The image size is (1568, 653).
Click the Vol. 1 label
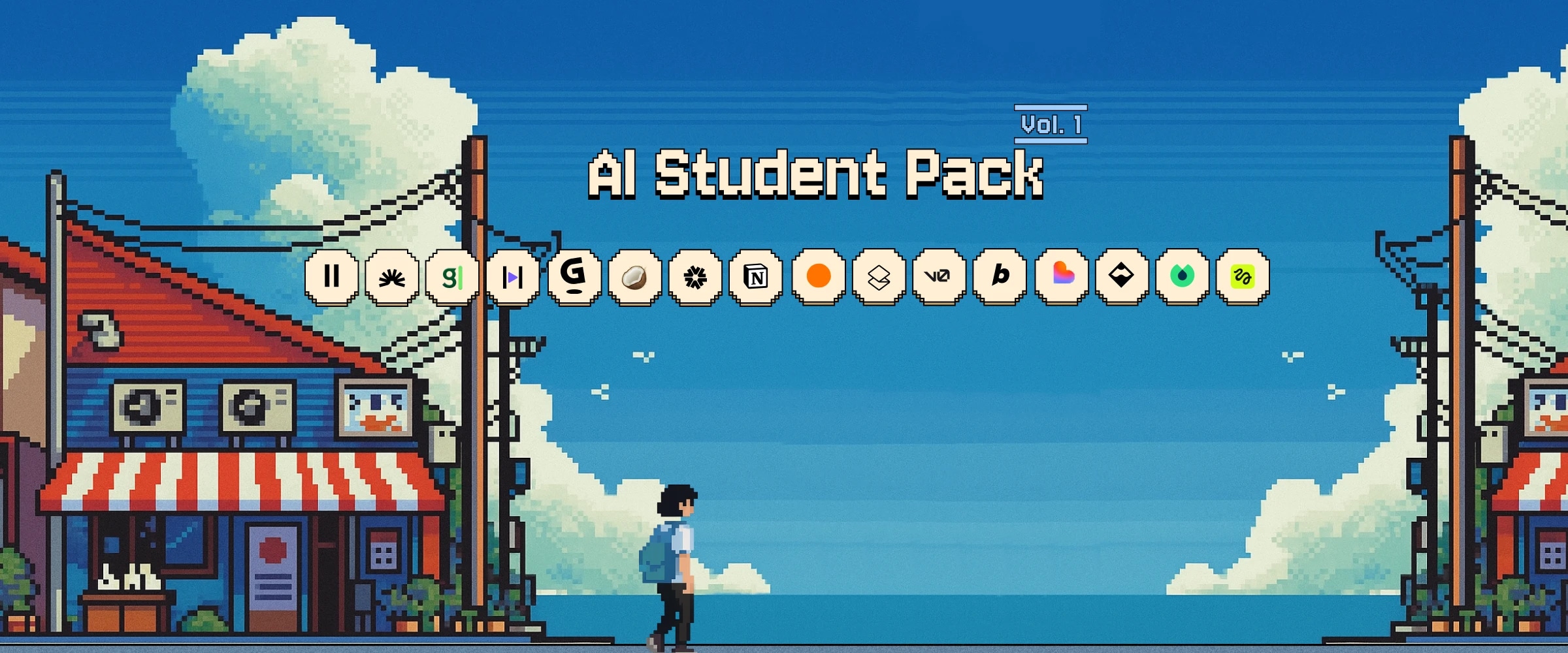1051,124
